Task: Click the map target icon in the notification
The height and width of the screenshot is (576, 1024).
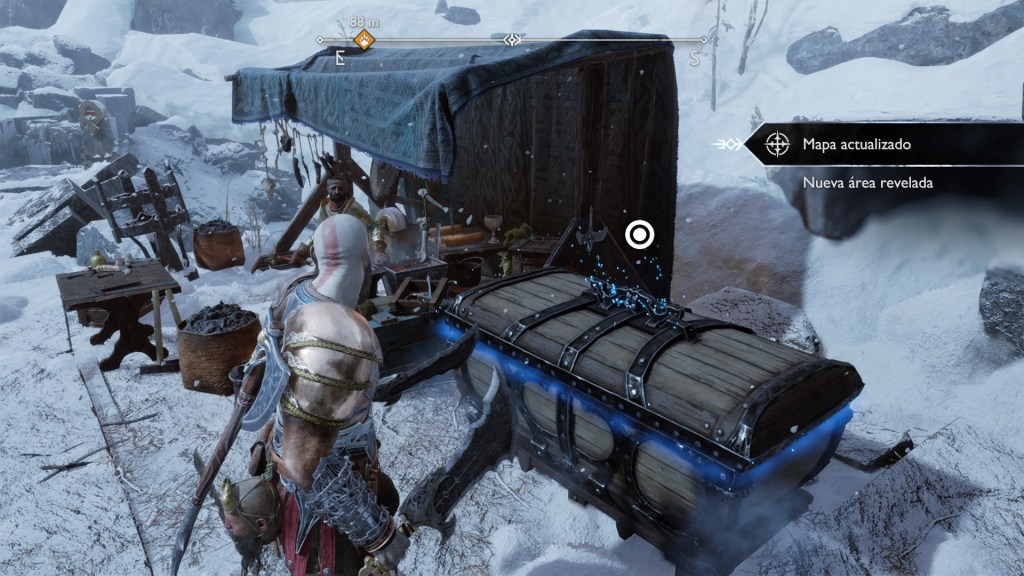Action: tap(777, 145)
